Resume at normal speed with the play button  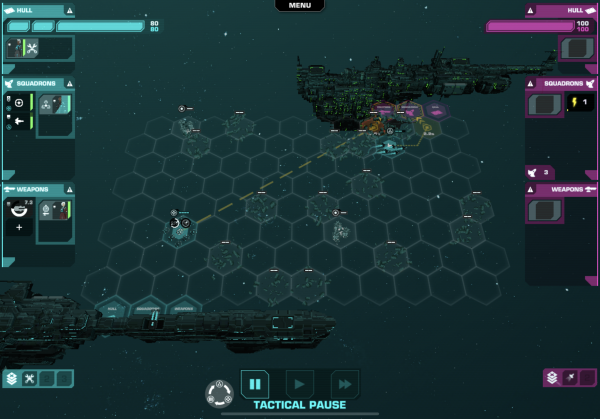pyautogui.click(x=299, y=383)
